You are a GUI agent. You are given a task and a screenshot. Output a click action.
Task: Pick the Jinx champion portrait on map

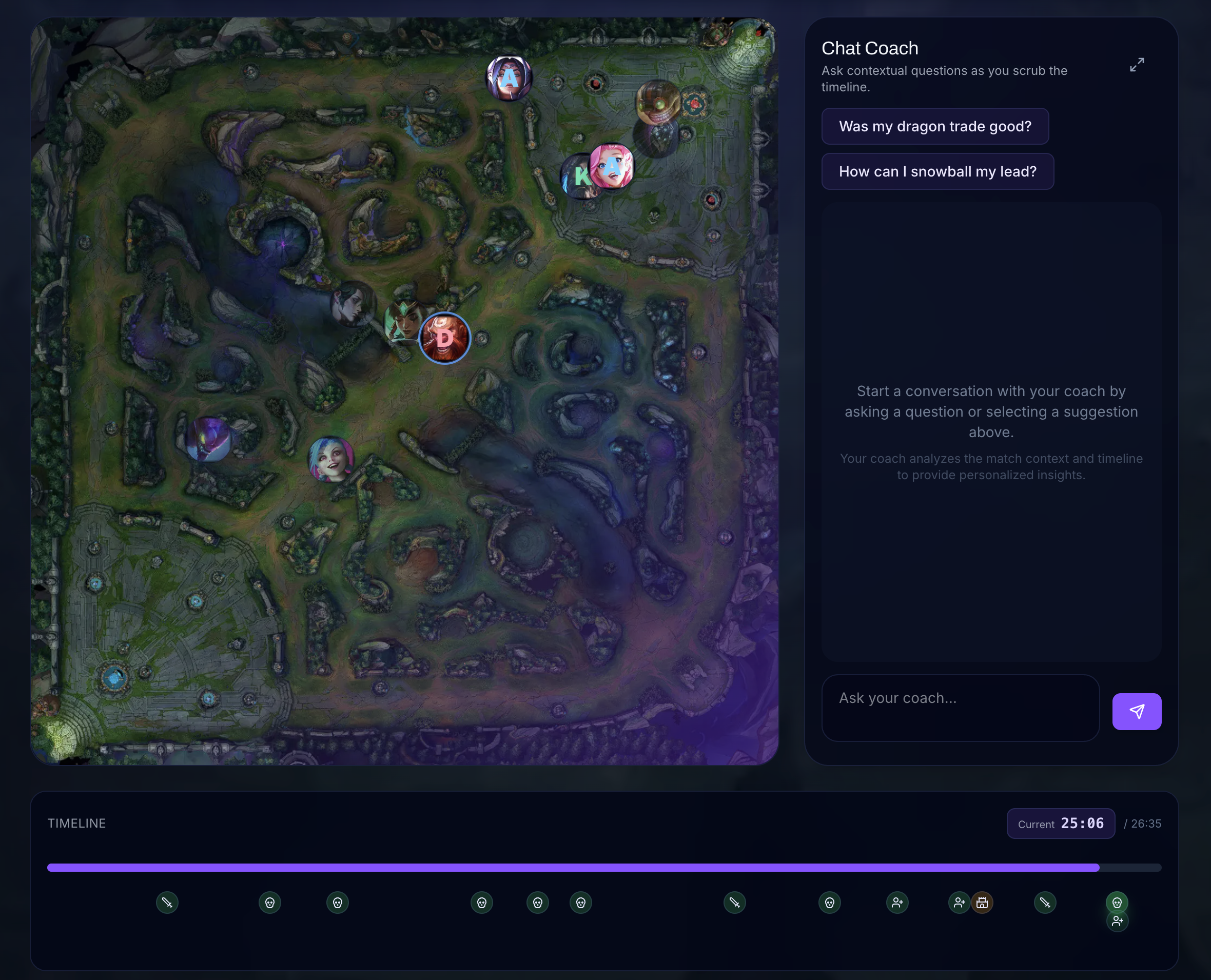pos(331,459)
